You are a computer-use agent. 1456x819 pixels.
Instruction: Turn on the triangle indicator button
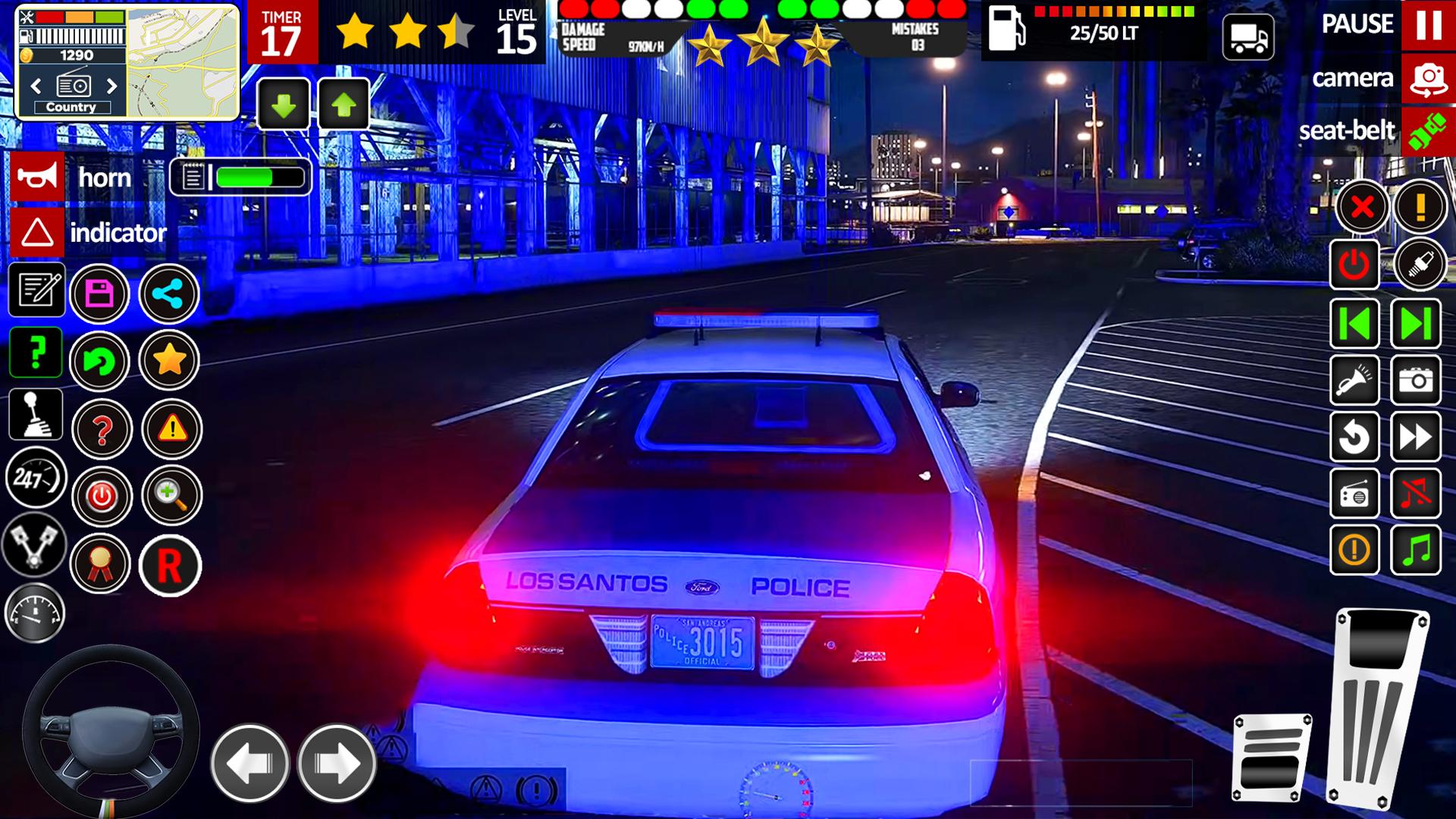(36, 233)
